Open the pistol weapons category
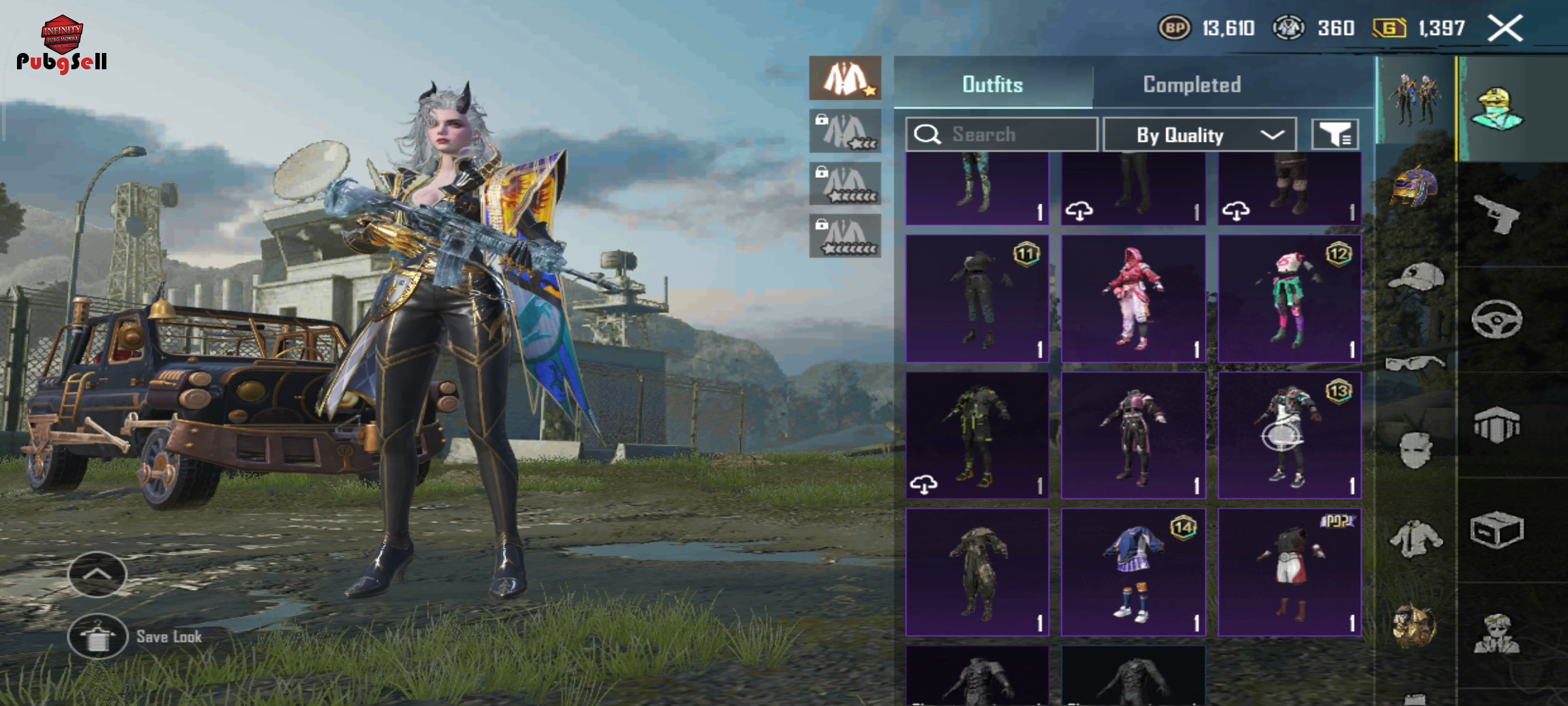The width and height of the screenshot is (1568, 706). [1497, 214]
